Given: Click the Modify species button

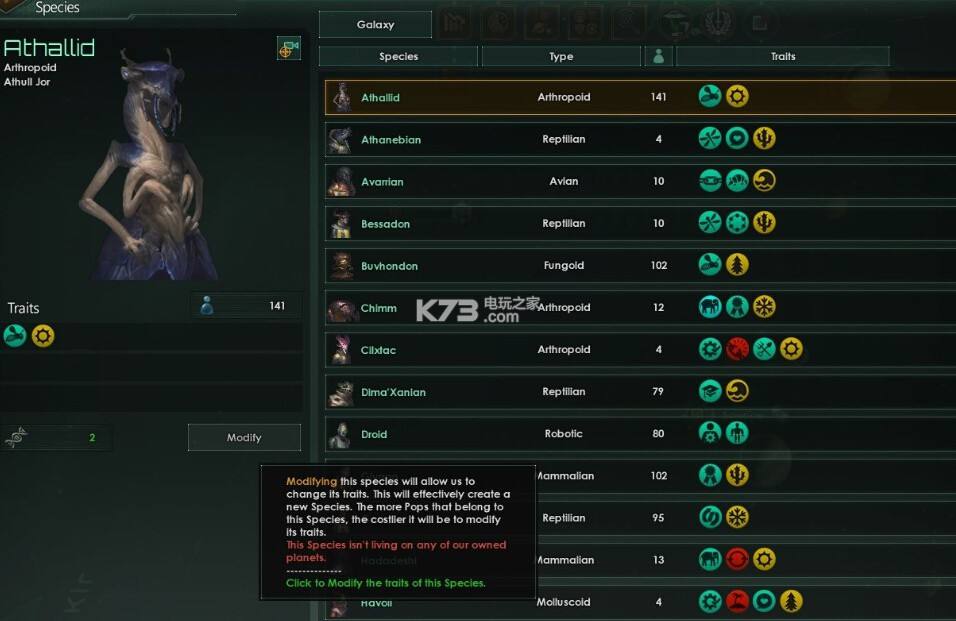Looking at the screenshot, I should (x=244, y=437).
